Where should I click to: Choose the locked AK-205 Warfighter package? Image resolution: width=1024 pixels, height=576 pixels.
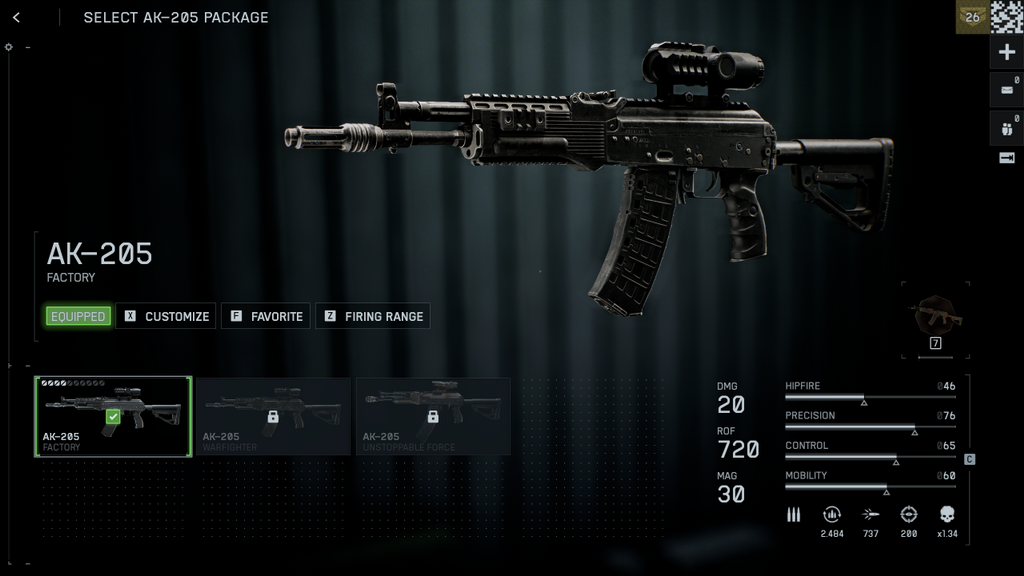point(273,416)
